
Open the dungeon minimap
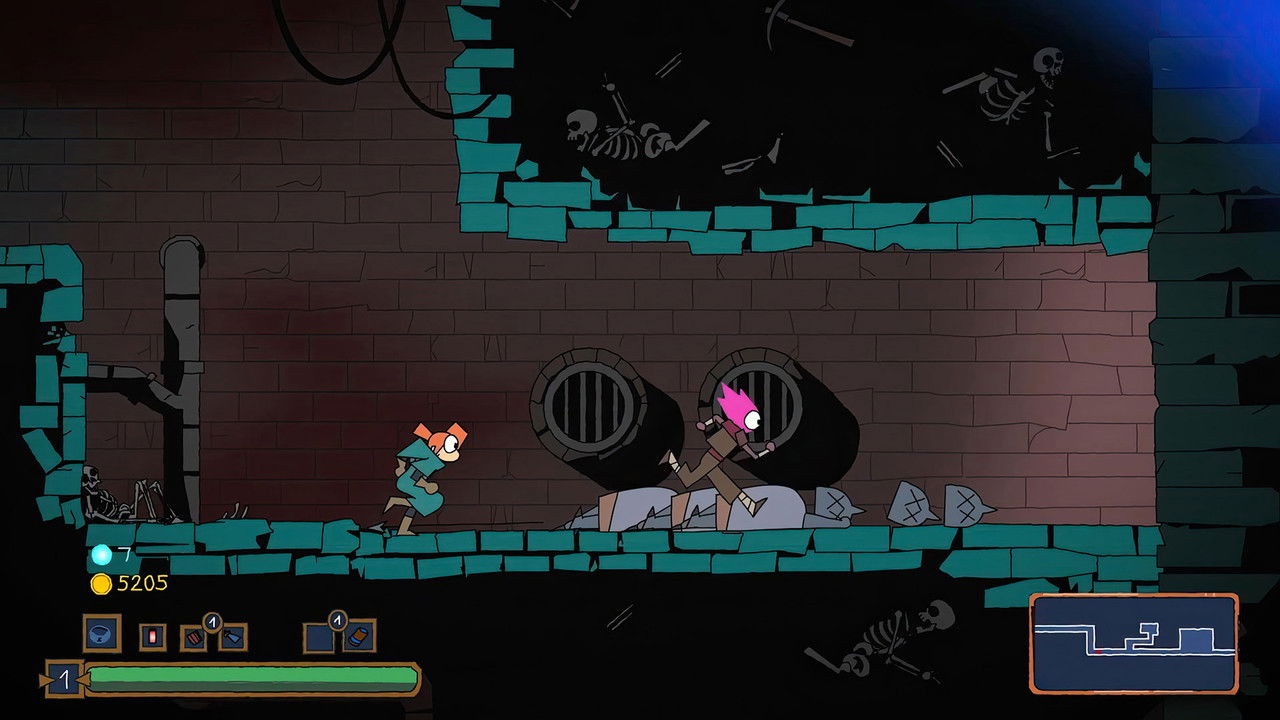(x=1133, y=643)
